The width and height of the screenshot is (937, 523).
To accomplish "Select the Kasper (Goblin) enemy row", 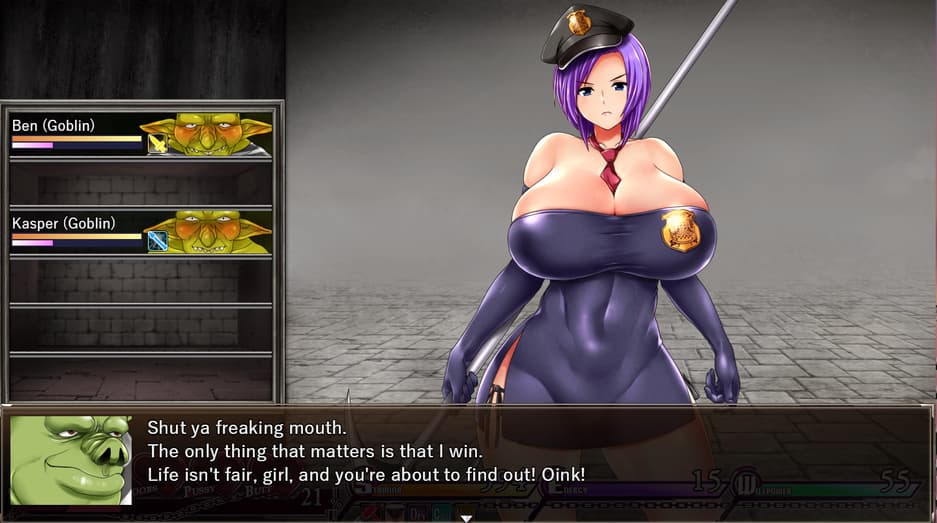I will tap(140, 232).
